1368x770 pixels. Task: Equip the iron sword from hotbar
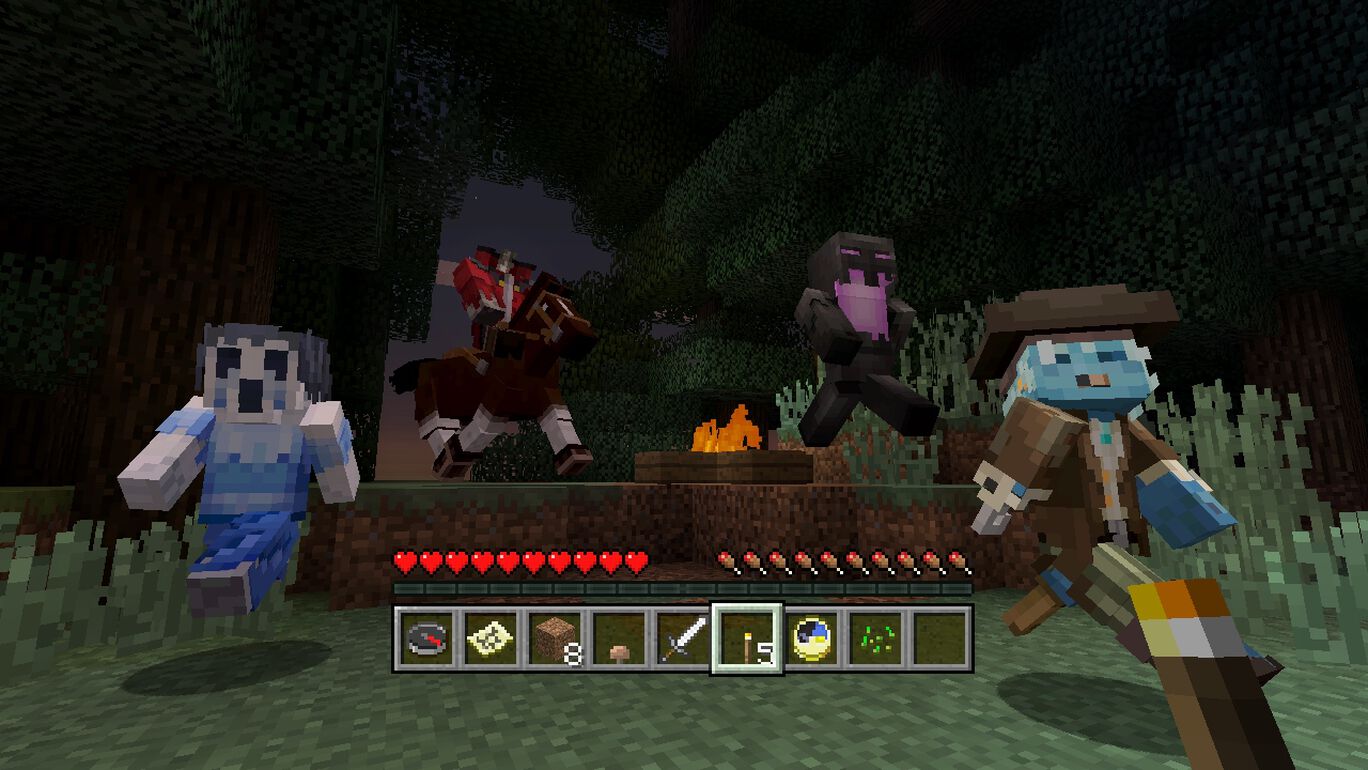(682, 639)
